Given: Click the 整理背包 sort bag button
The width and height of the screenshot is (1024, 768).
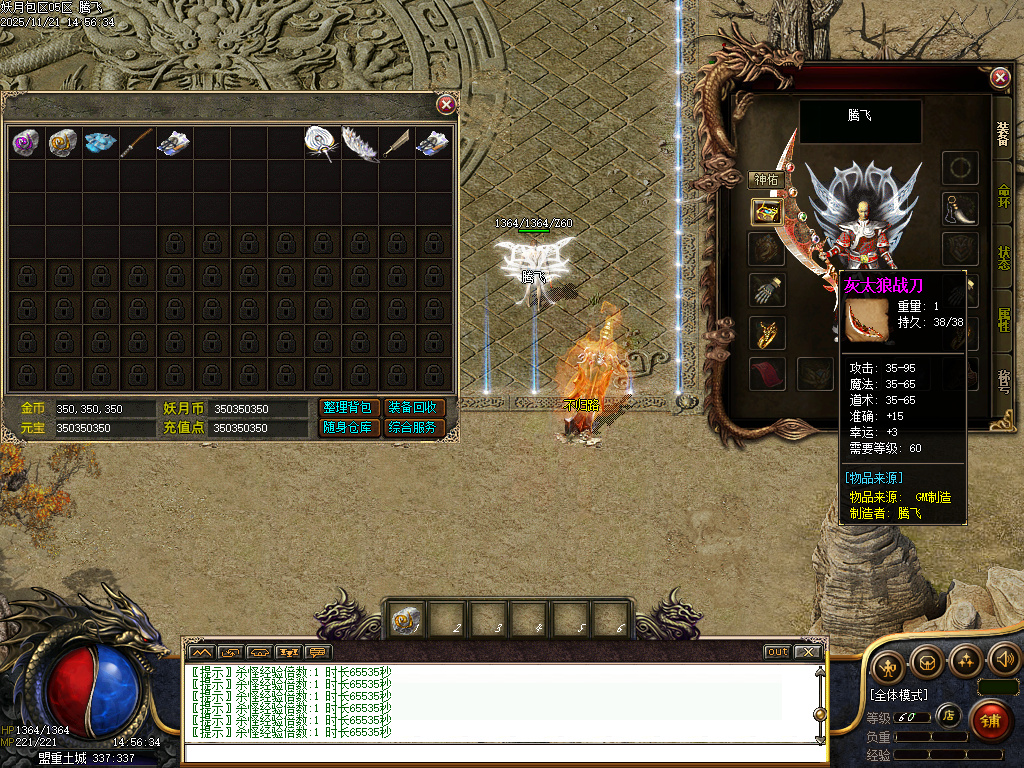Looking at the screenshot, I should (349, 408).
